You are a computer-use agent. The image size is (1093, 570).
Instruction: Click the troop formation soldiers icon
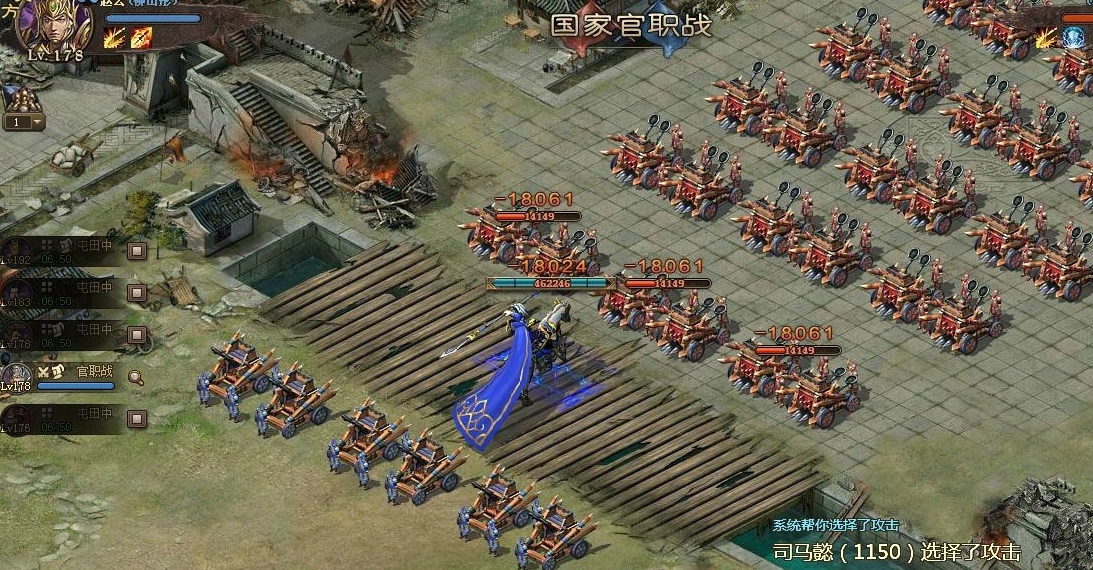coord(21,99)
